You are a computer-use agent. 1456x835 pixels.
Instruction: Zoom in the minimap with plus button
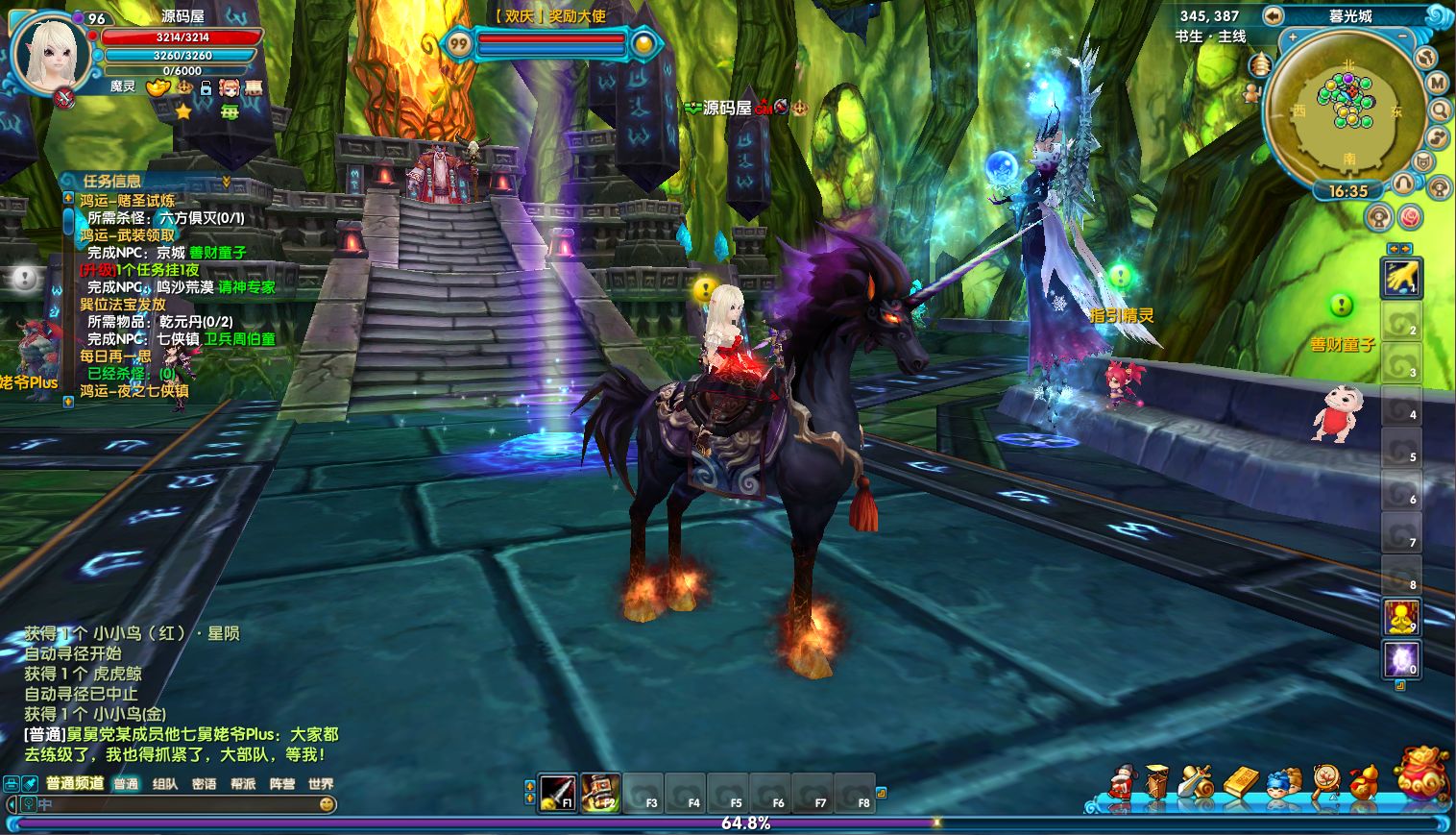click(x=1293, y=37)
